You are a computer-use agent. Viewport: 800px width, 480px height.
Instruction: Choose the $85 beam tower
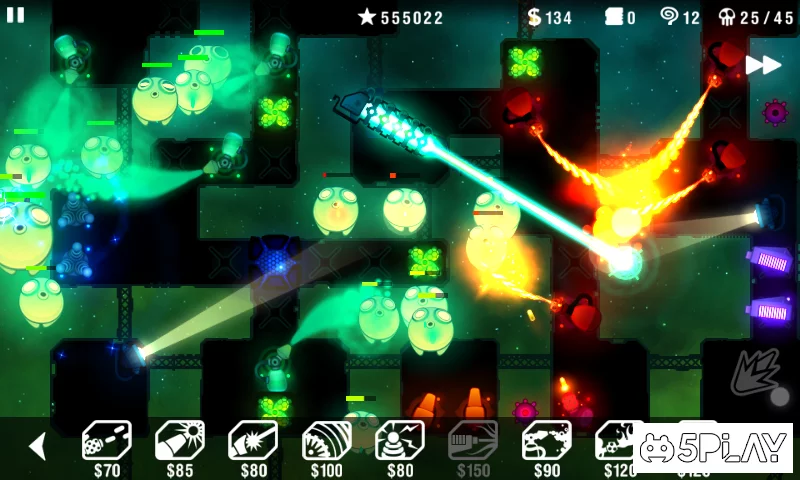pyautogui.click(x=179, y=442)
